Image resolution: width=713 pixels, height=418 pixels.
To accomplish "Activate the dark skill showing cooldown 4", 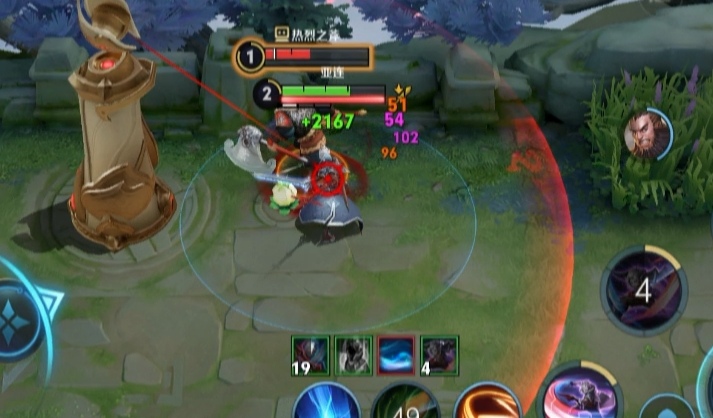I will (x=644, y=291).
